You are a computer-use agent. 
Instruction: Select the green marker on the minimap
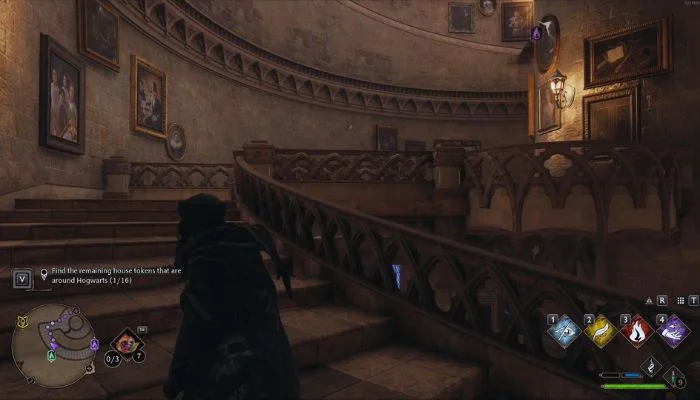(x=51, y=356)
